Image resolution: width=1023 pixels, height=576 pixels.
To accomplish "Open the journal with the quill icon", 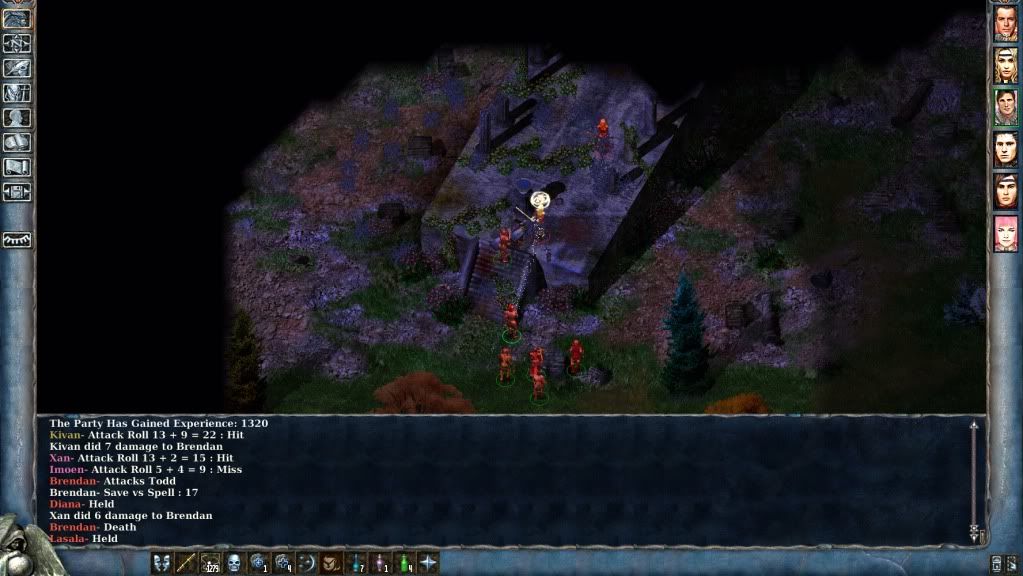I will (x=17, y=68).
